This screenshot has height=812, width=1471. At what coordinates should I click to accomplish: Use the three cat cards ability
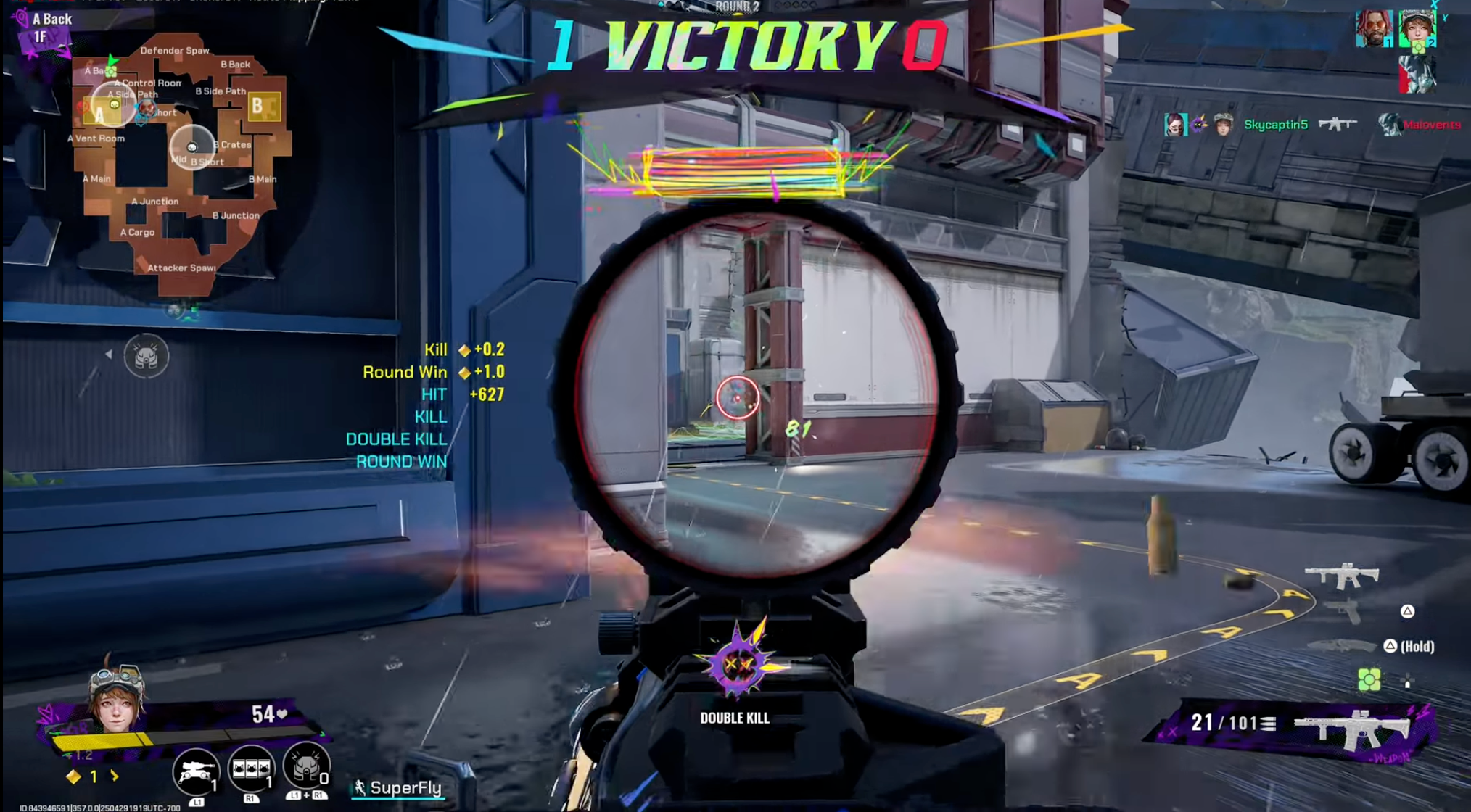pyautogui.click(x=251, y=768)
